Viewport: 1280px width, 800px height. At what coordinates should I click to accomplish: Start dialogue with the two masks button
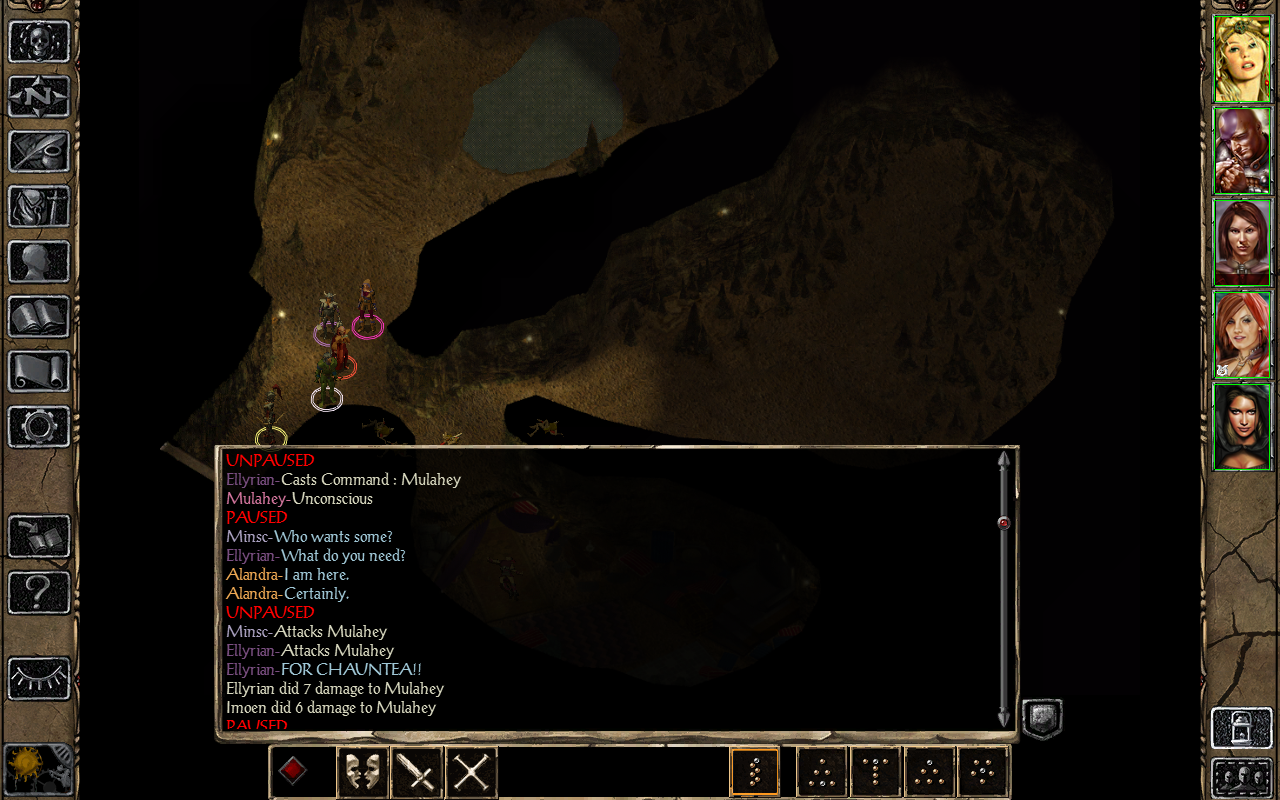click(362, 772)
